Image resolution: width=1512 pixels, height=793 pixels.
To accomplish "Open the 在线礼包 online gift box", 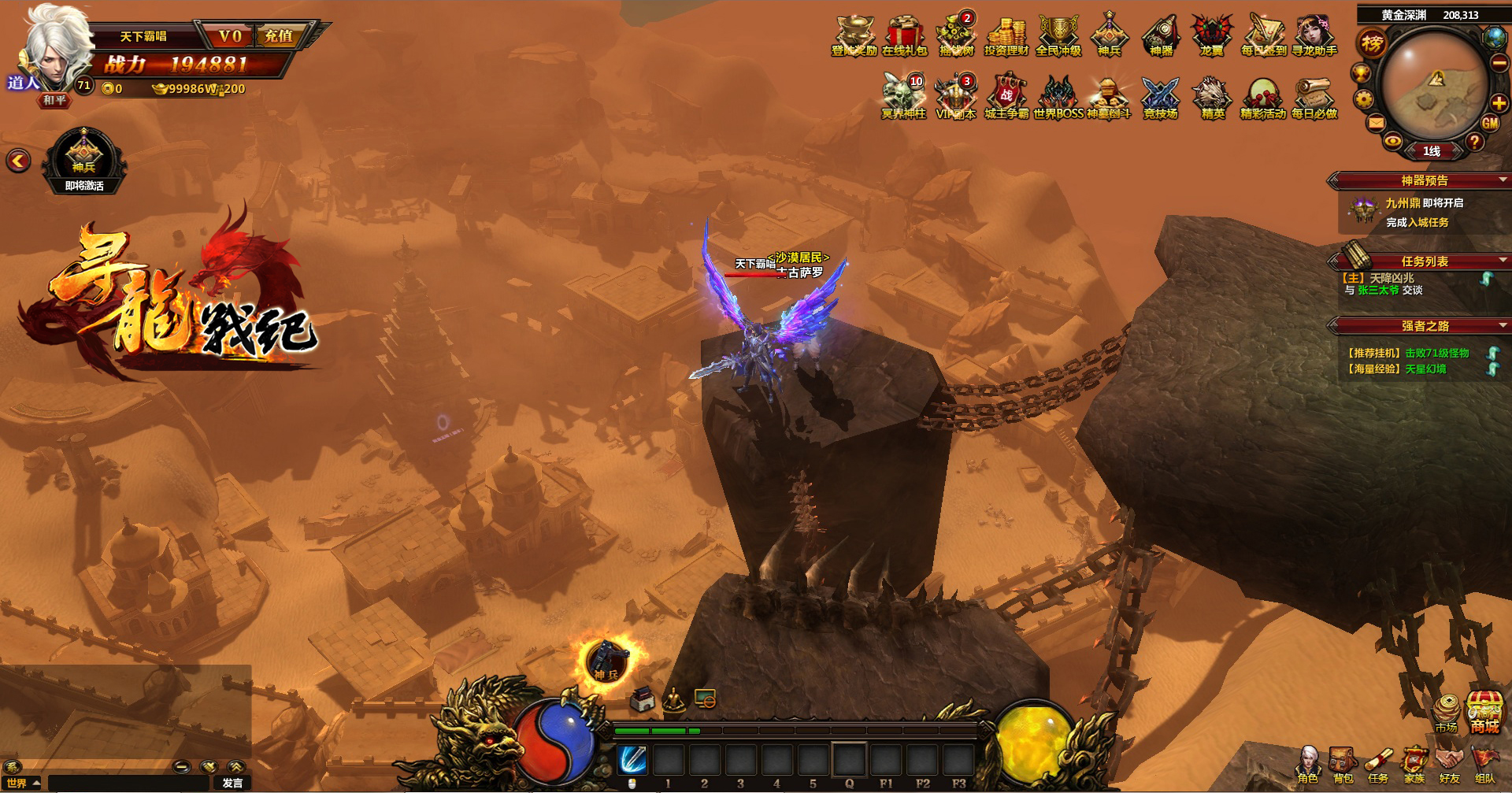I will point(905,36).
